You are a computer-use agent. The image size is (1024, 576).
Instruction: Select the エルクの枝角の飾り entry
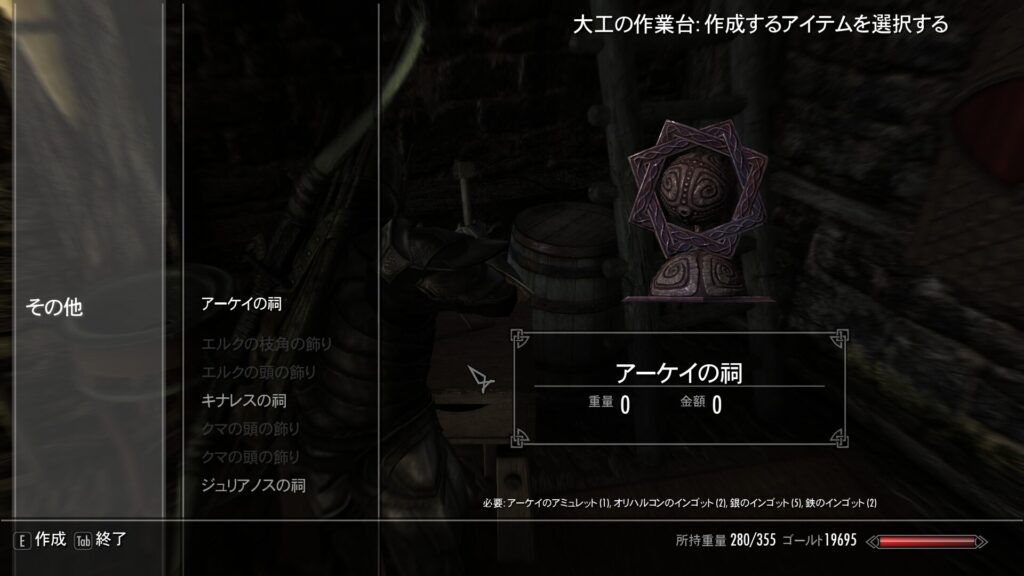click(266, 345)
